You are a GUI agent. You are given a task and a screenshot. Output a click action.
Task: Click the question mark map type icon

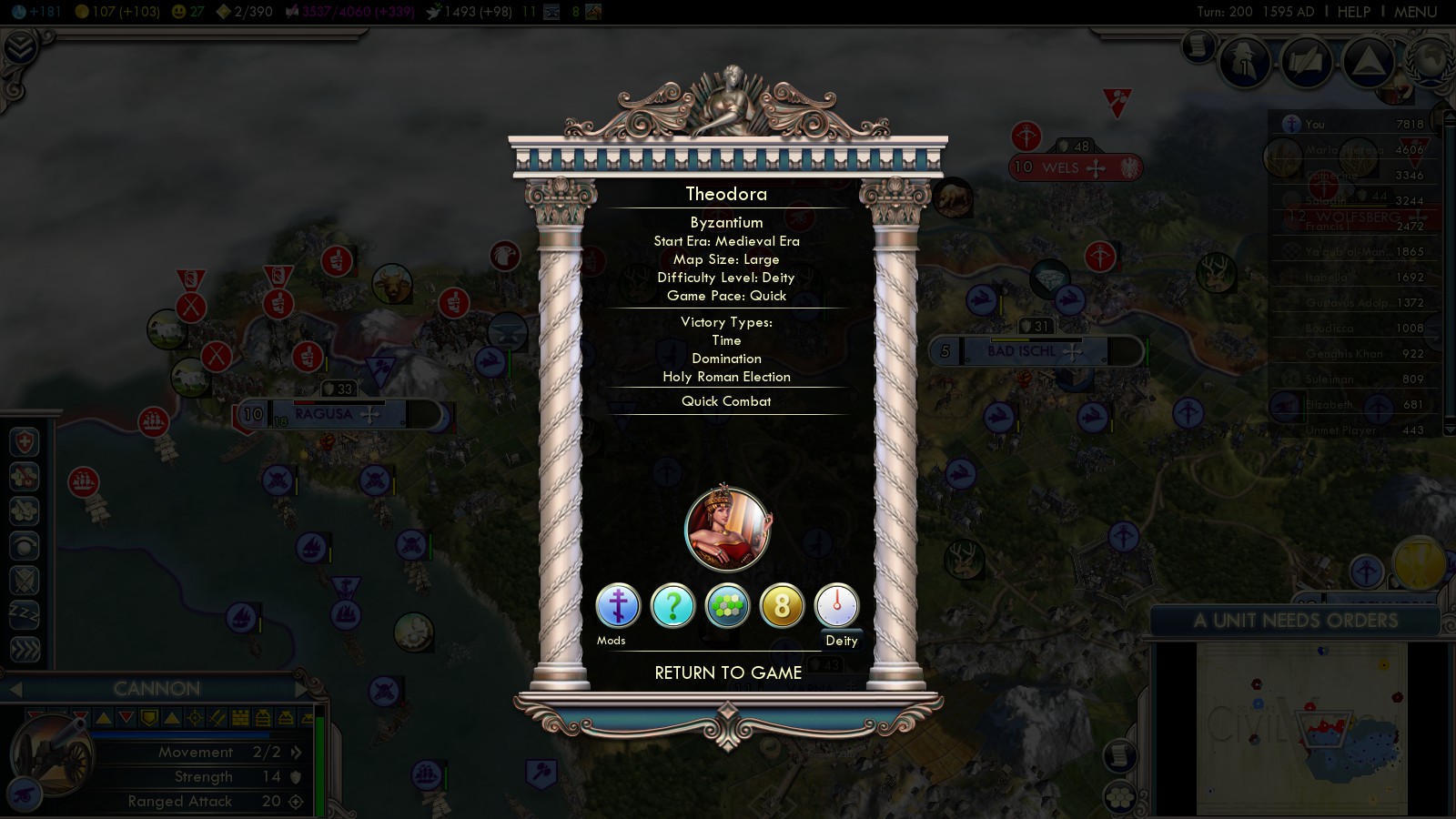pos(672,606)
